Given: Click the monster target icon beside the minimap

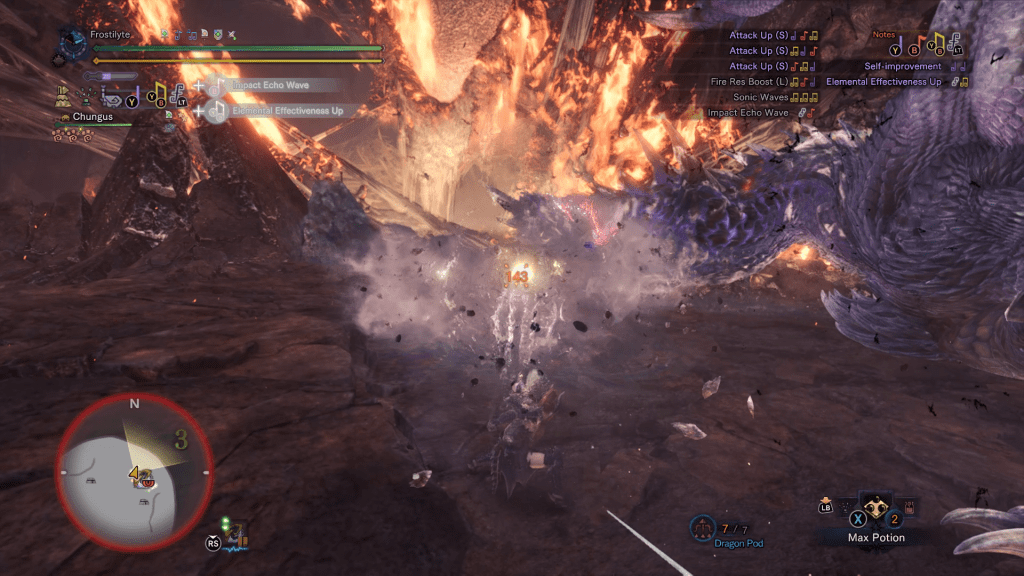Looking at the screenshot, I should tap(233, 534).
